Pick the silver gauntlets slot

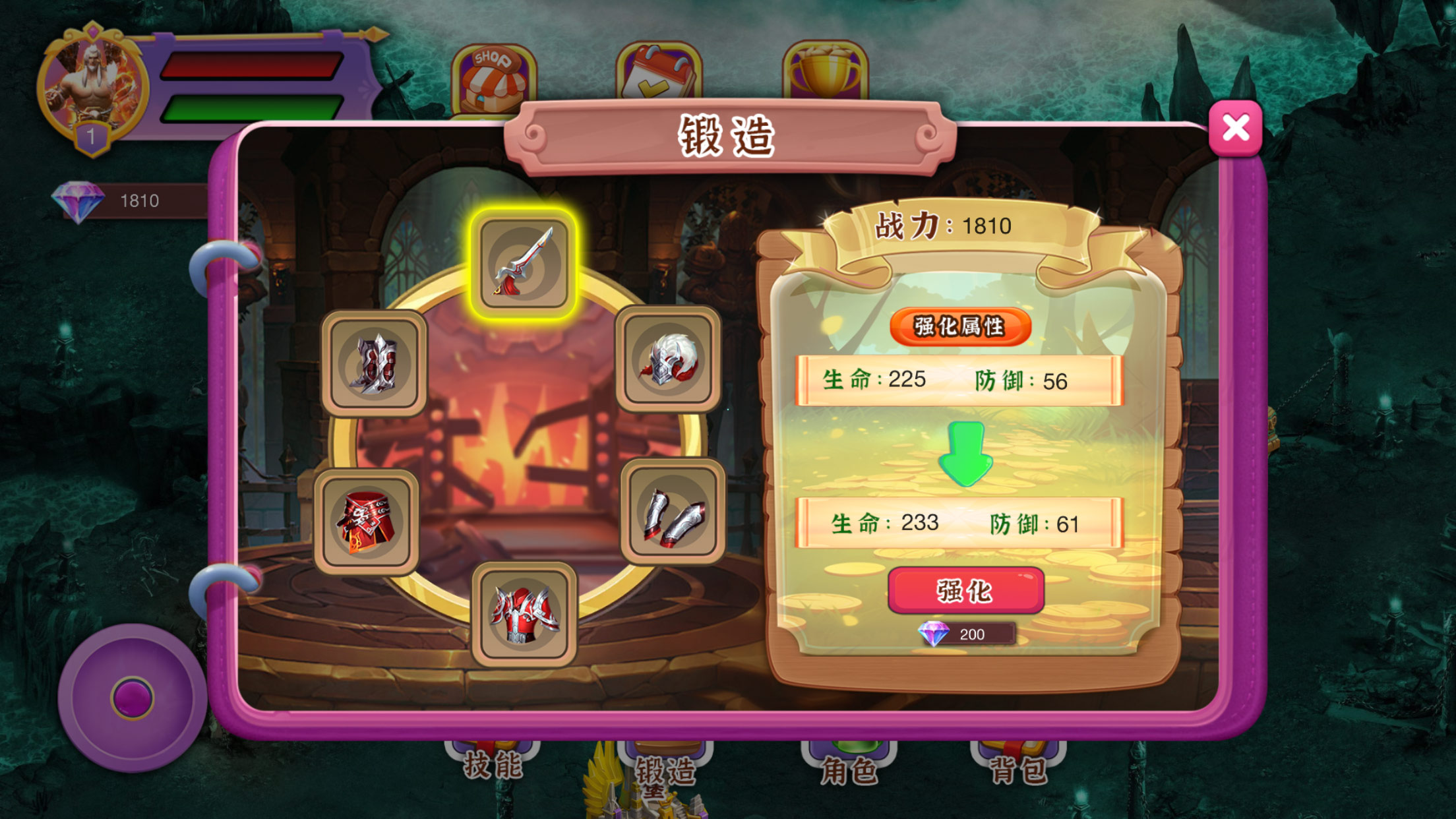pos(673,512)
